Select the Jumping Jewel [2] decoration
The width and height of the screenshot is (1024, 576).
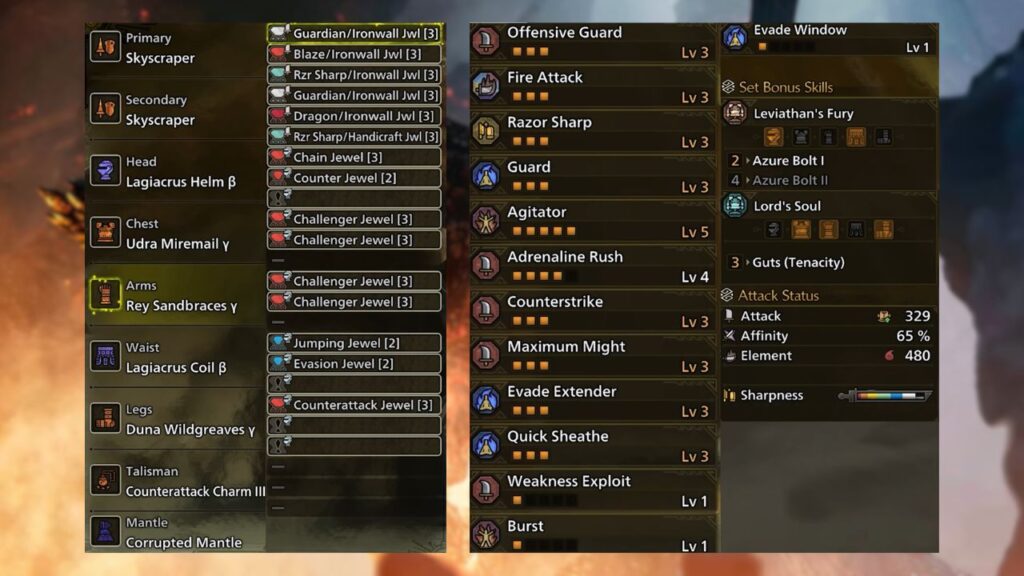[354, 343]
